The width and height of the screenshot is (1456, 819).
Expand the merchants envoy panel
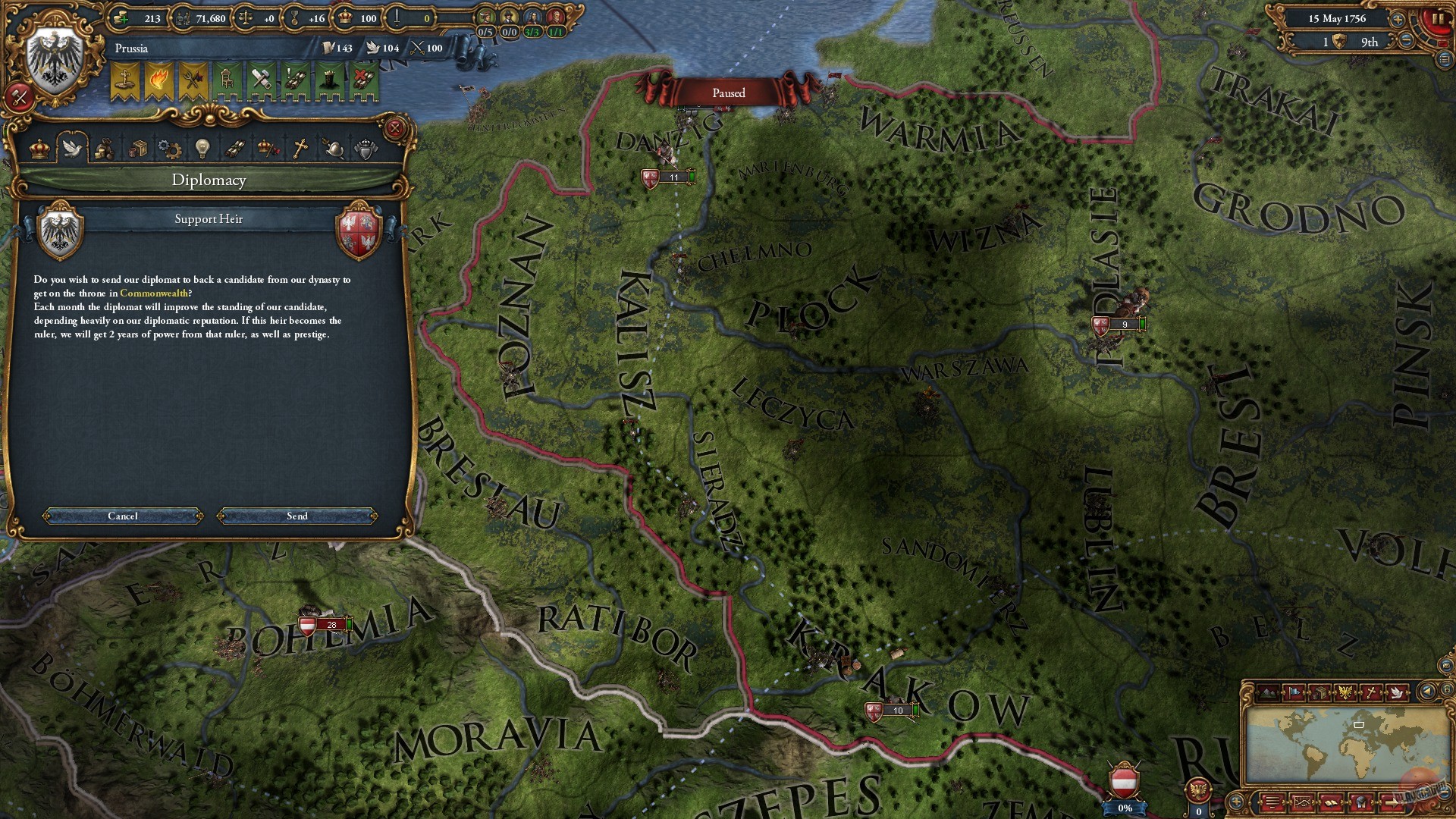485,17
